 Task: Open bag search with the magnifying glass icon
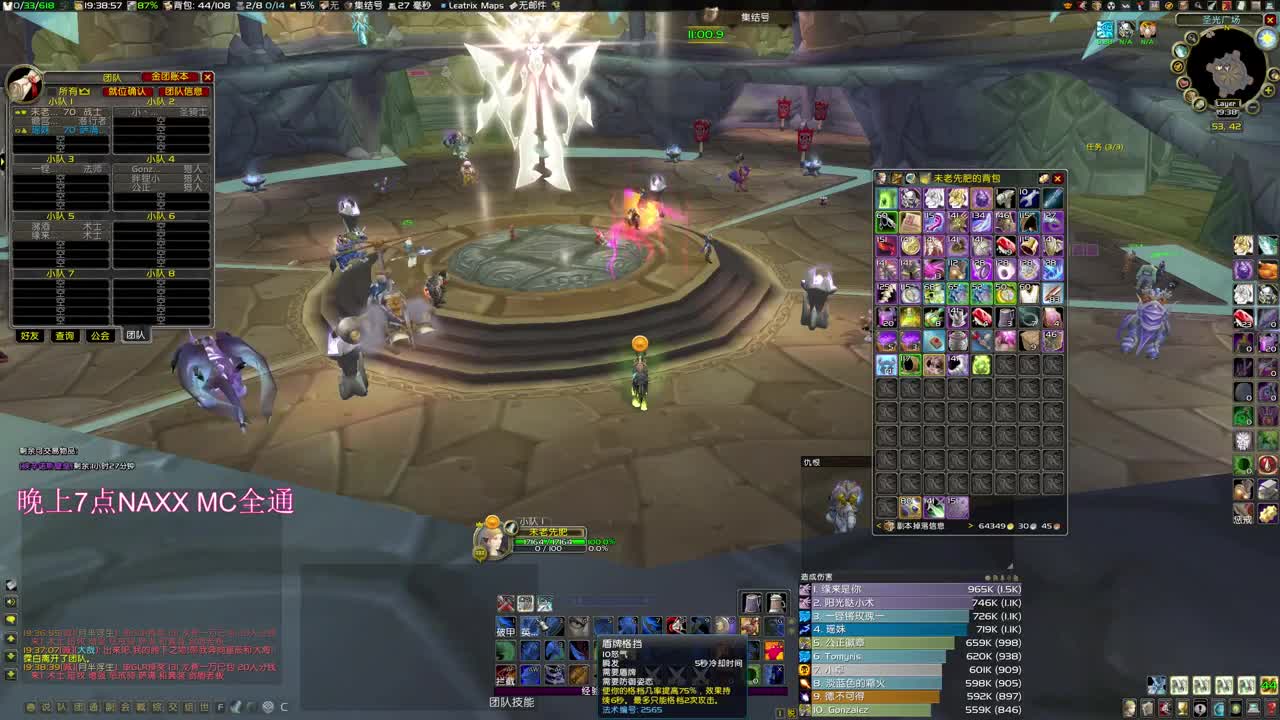911,178
